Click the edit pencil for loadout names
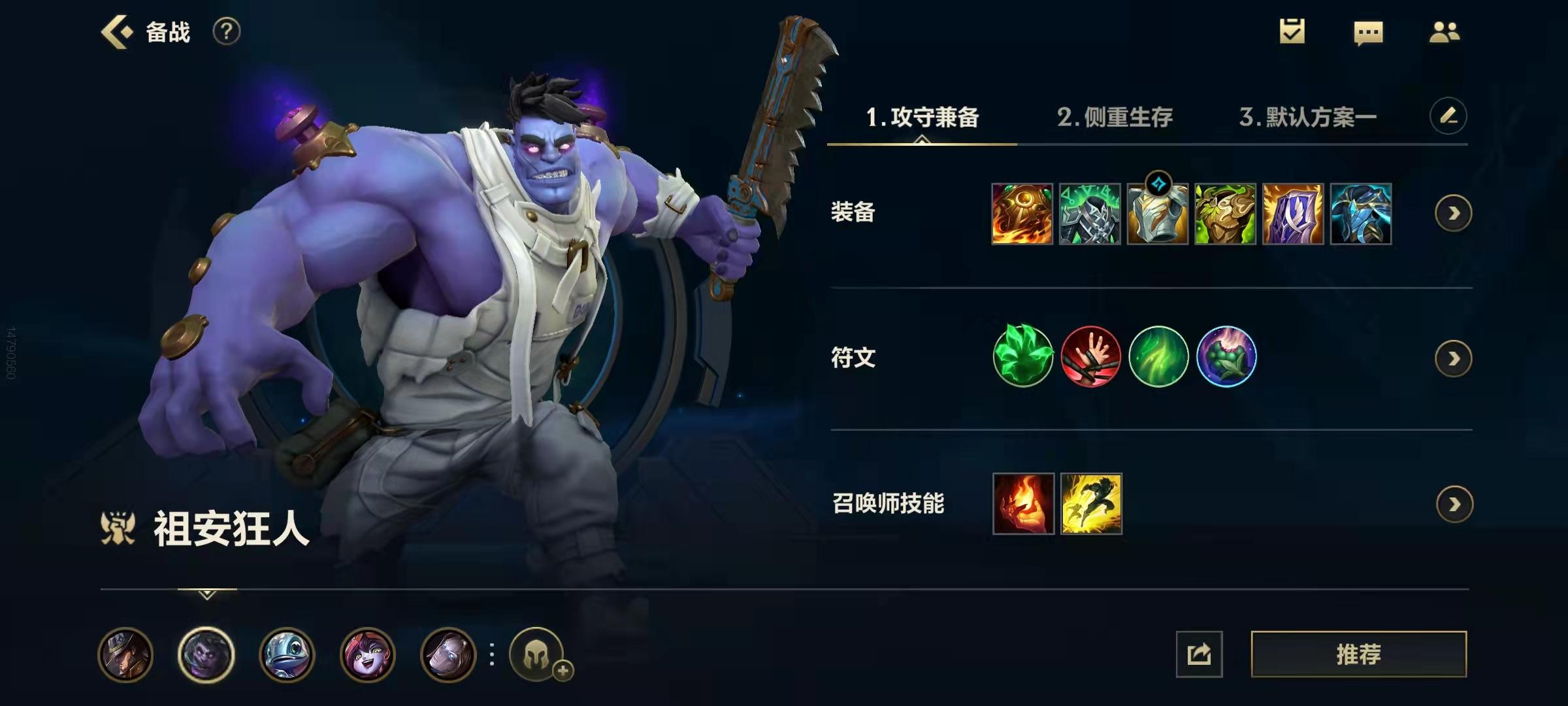This screenshot has width=1568, height=706. tap(1449, 114)
